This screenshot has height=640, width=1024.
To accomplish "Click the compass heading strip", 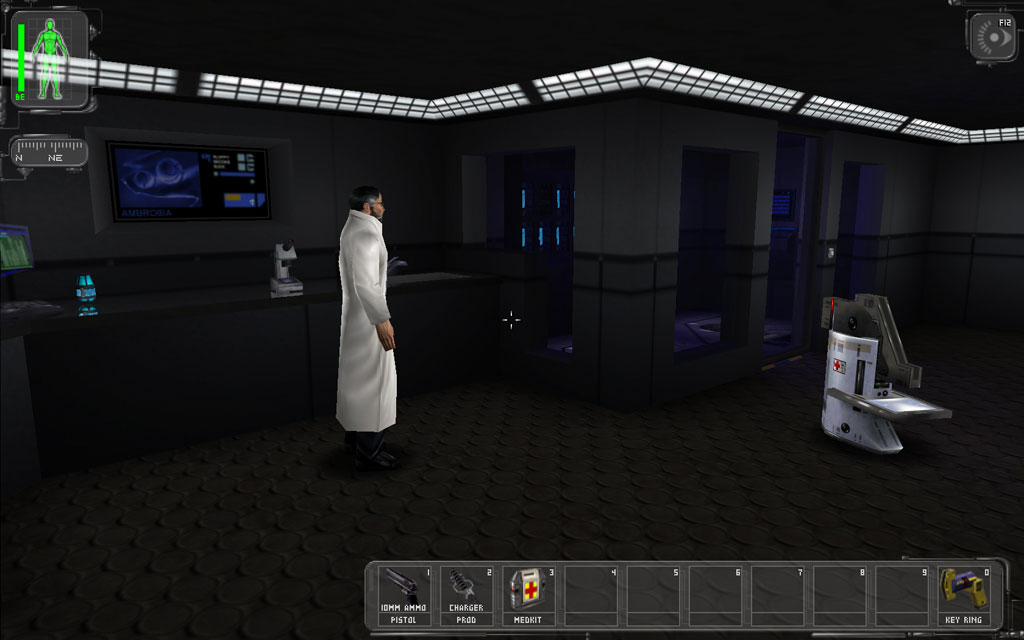I will tap(50, 155).
